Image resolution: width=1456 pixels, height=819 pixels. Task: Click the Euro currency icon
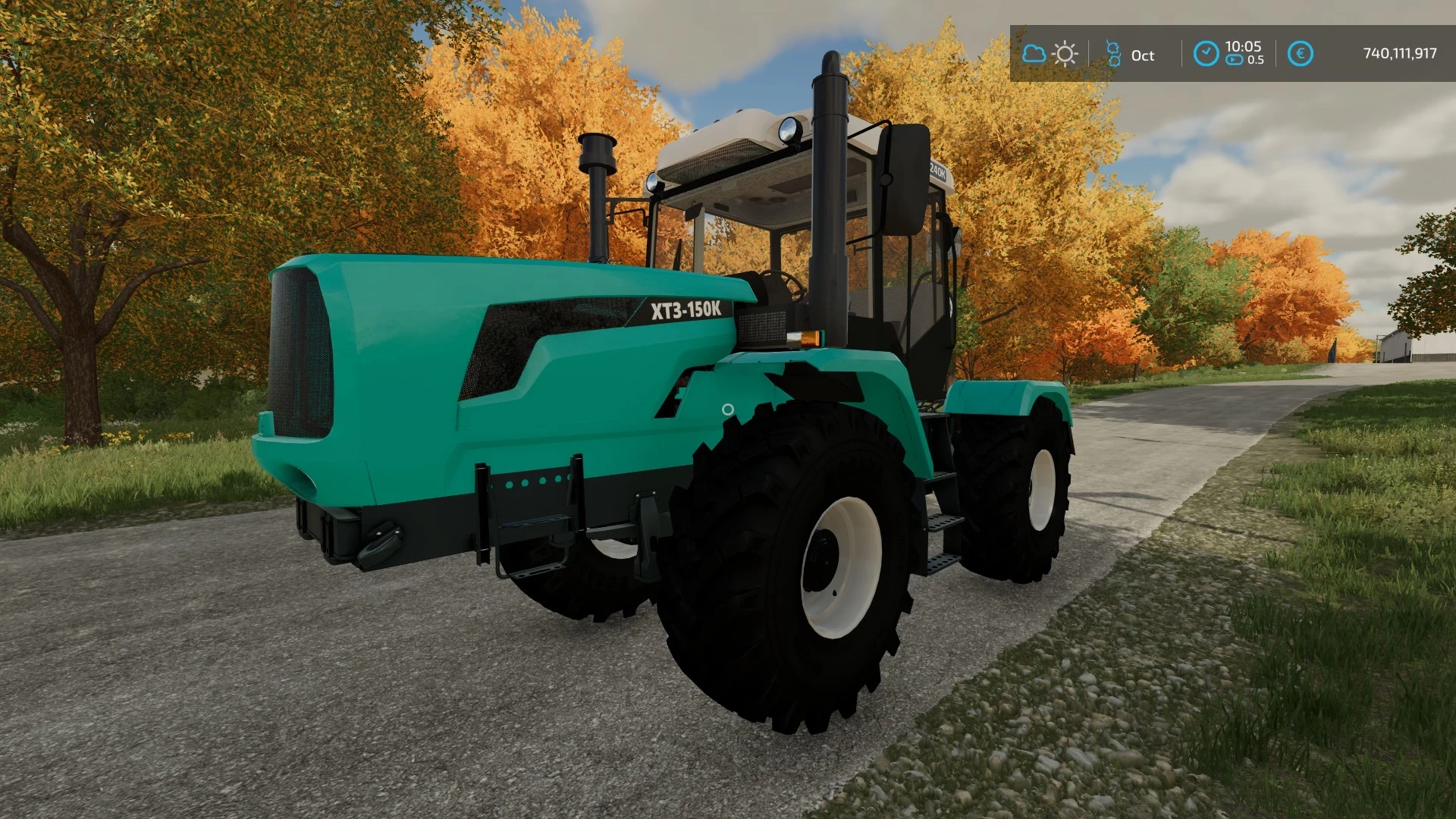[1301, 53]
